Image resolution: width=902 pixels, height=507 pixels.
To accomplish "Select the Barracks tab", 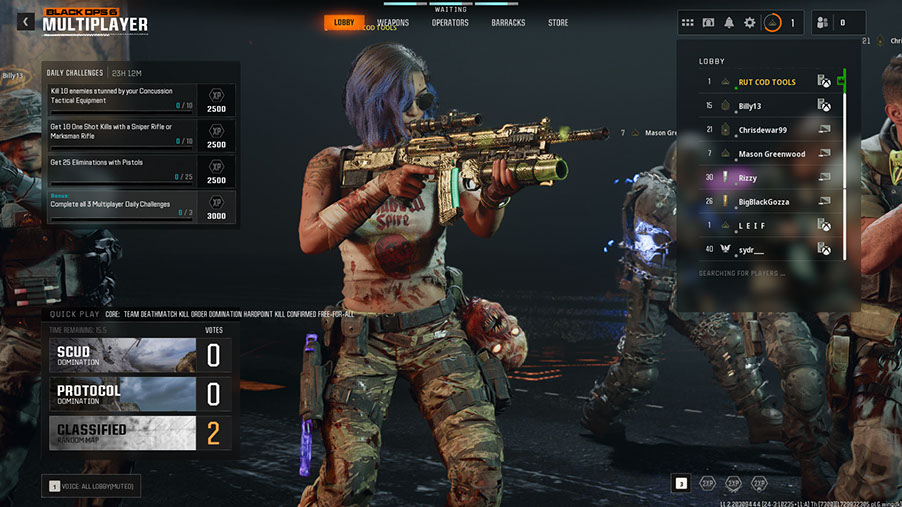I will coord(508,23).
